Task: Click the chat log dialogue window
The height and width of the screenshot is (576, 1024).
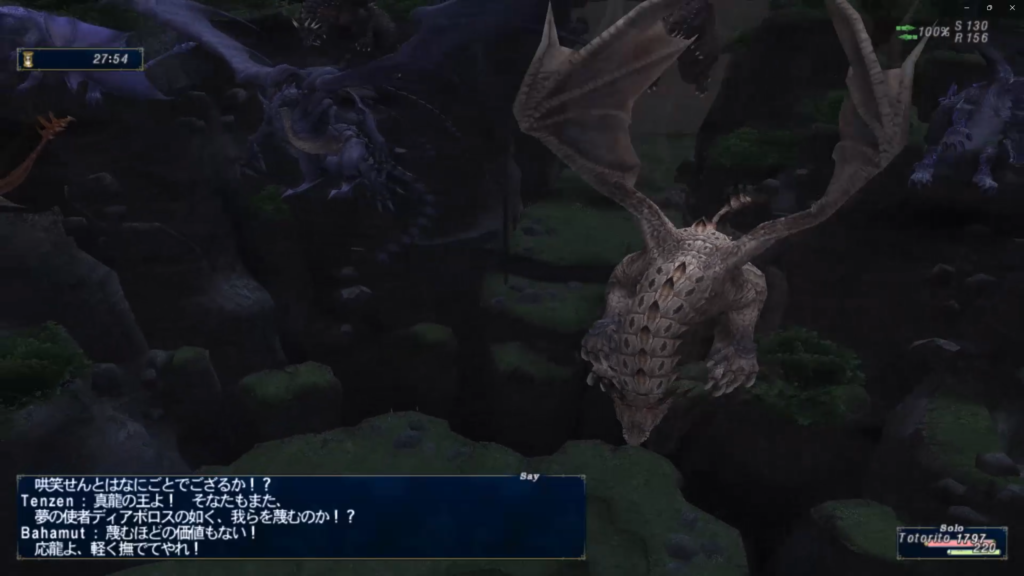Action: [x=300, y=517]
